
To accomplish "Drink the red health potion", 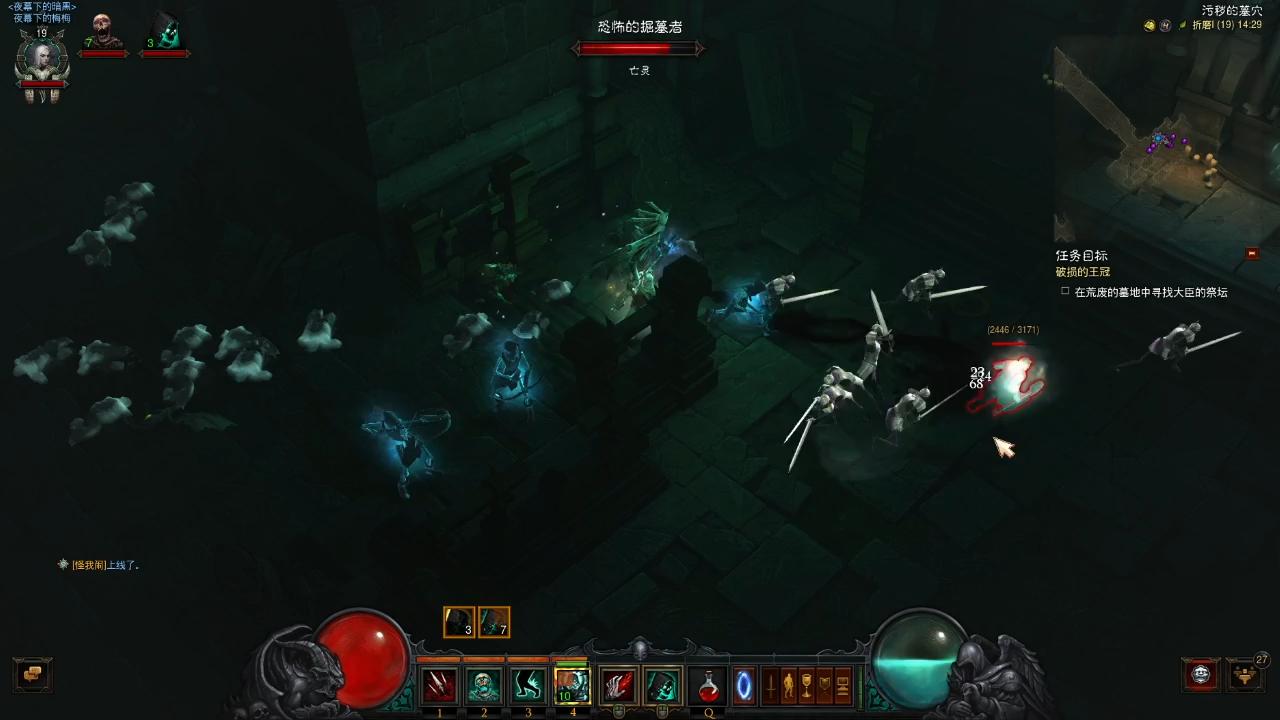I will [708, 686].
